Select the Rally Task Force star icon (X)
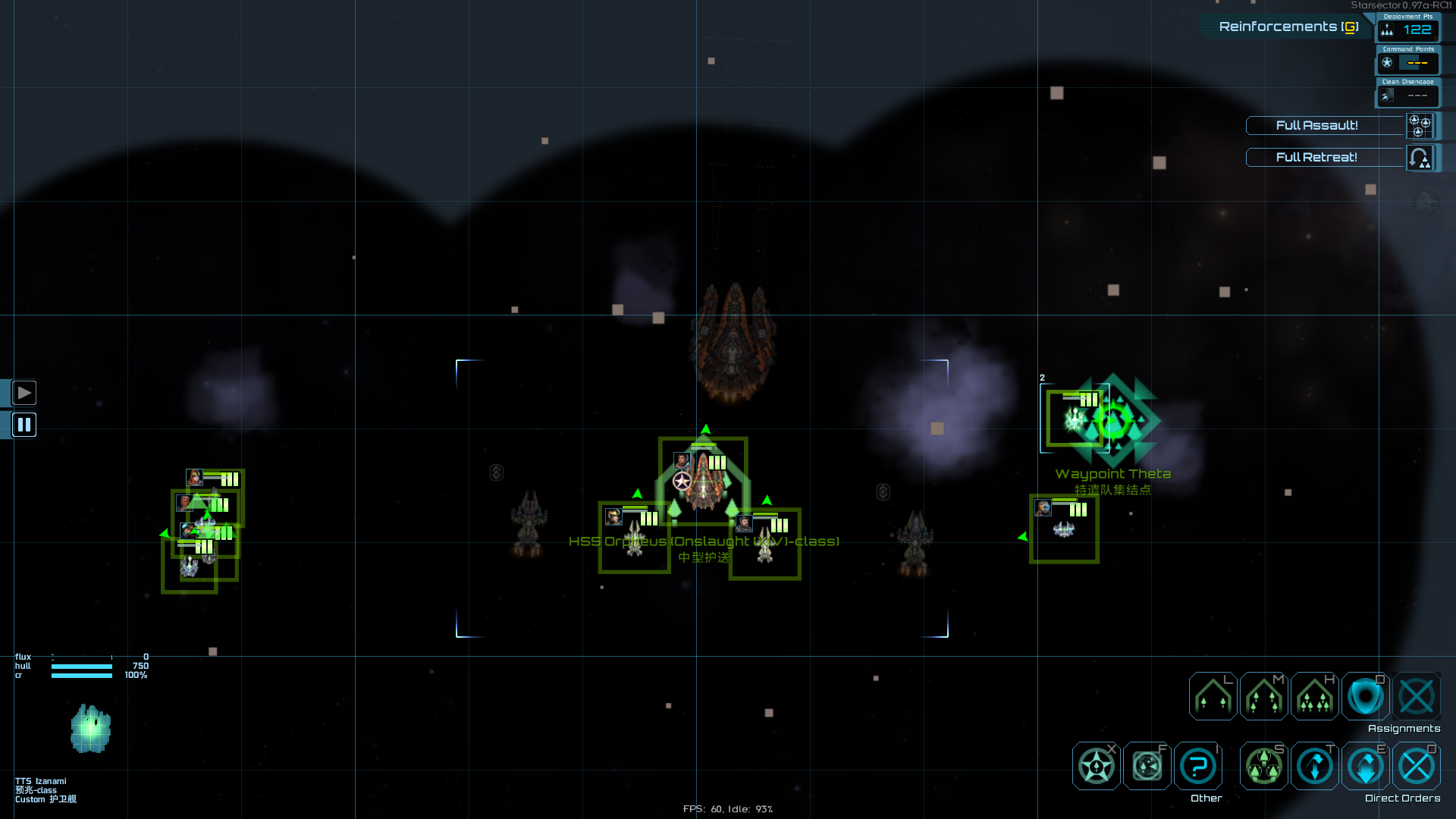1456x819 pixels. click(1095, 766)
